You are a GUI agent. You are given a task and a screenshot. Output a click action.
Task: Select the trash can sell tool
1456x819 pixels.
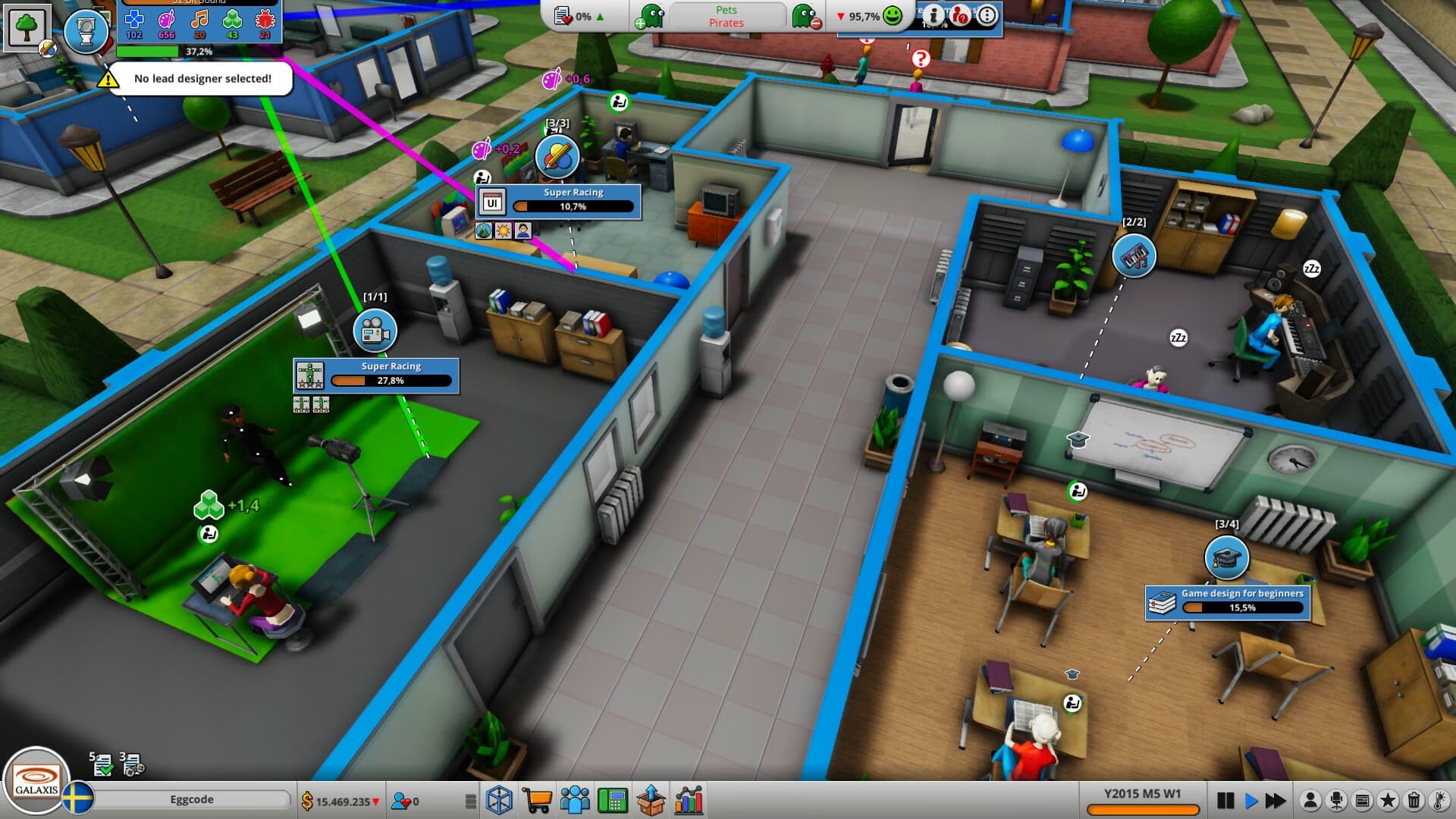point(1414,800)
